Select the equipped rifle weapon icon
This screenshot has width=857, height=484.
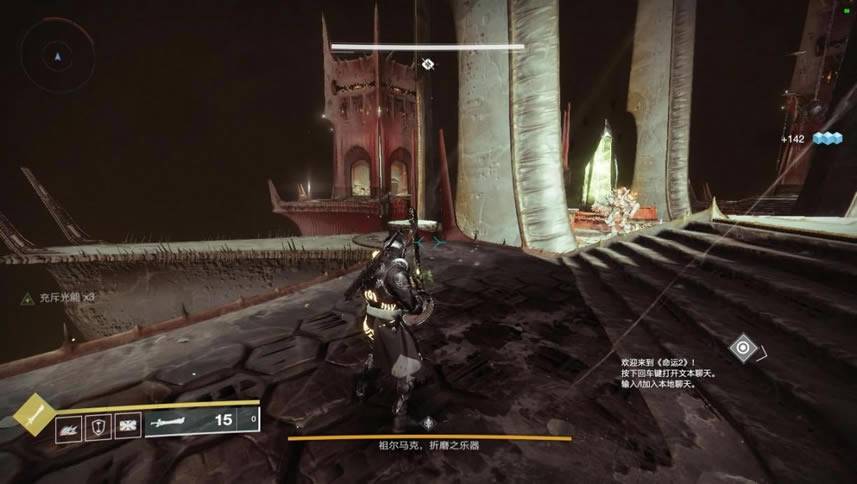[x=175, y=423]
